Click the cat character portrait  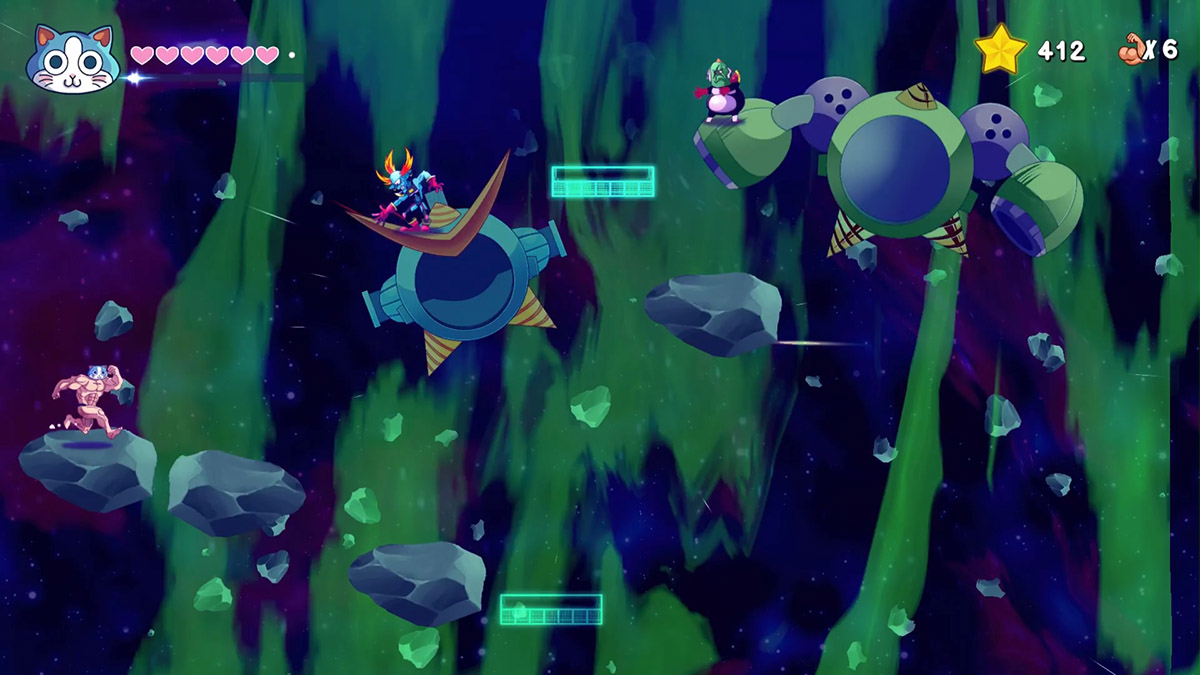(x=72, y=58)
